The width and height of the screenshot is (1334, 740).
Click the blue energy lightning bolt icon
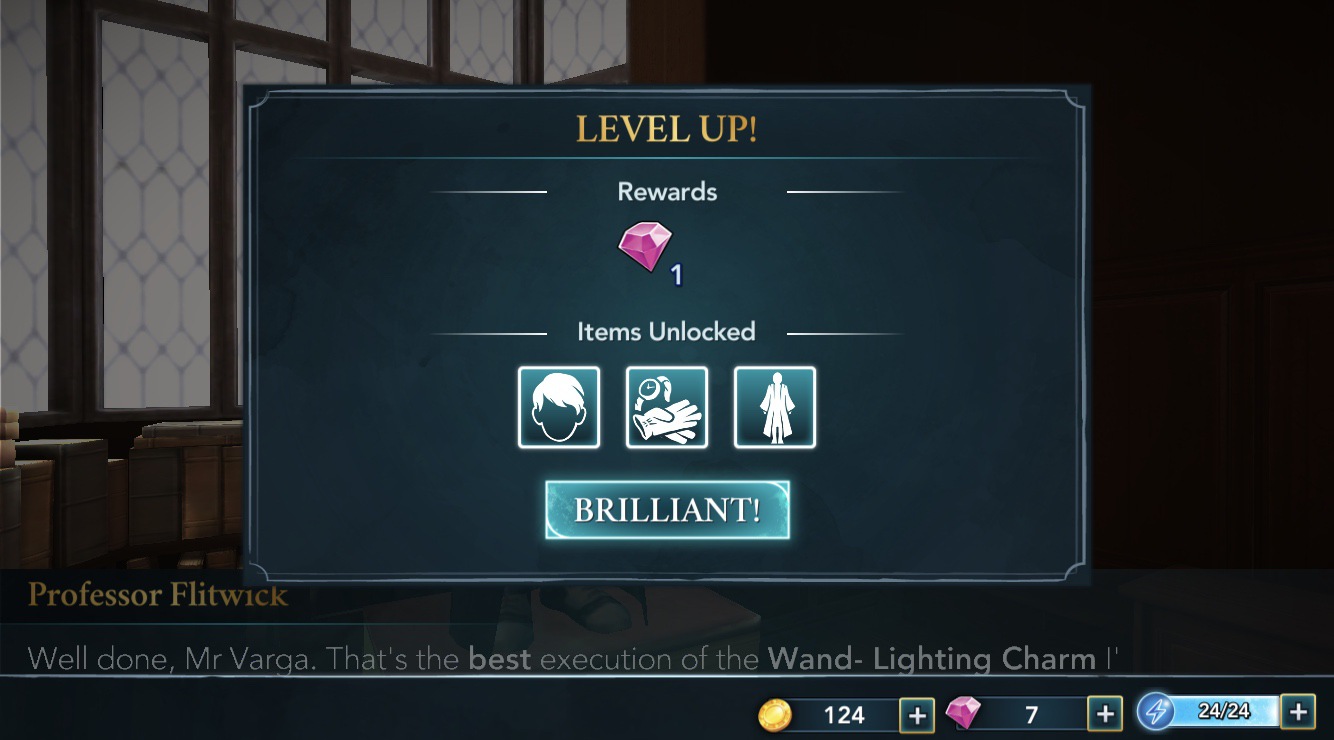click(1160, 713)
